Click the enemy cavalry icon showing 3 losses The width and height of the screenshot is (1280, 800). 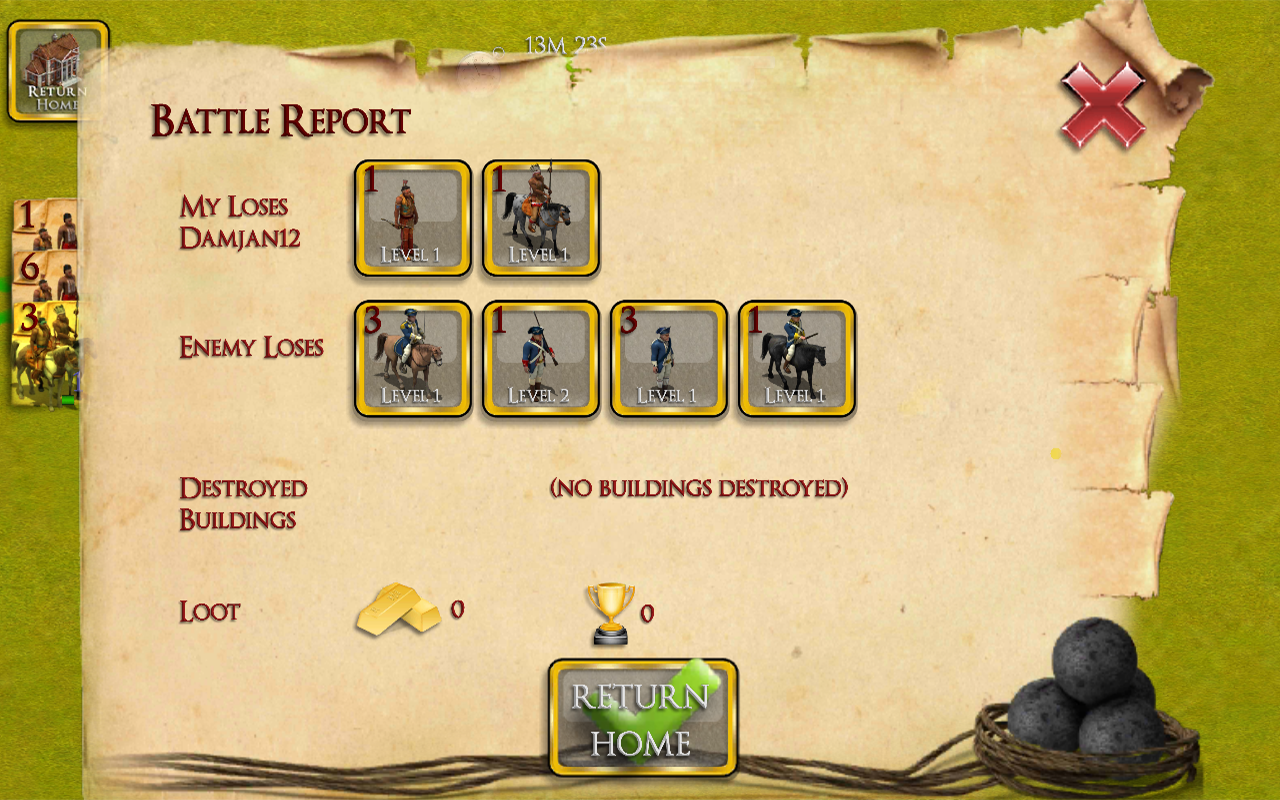[x=413, y=360]
